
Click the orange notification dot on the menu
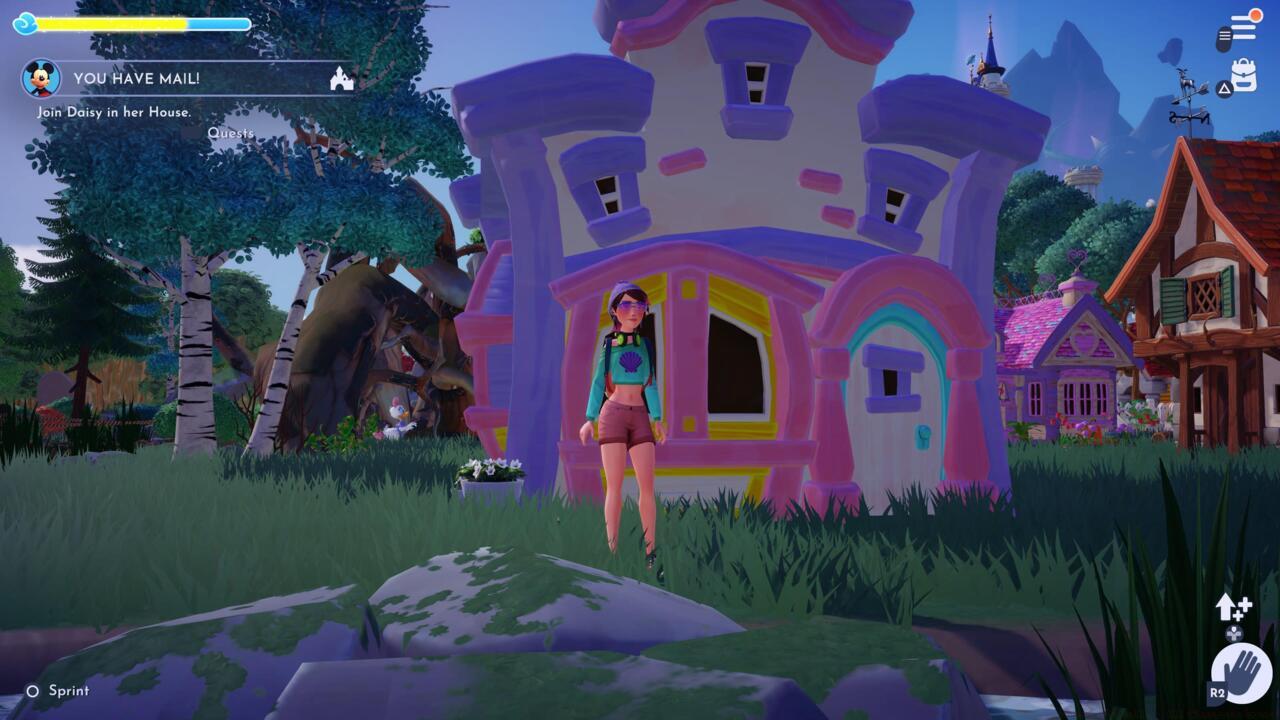(1256, 15)
